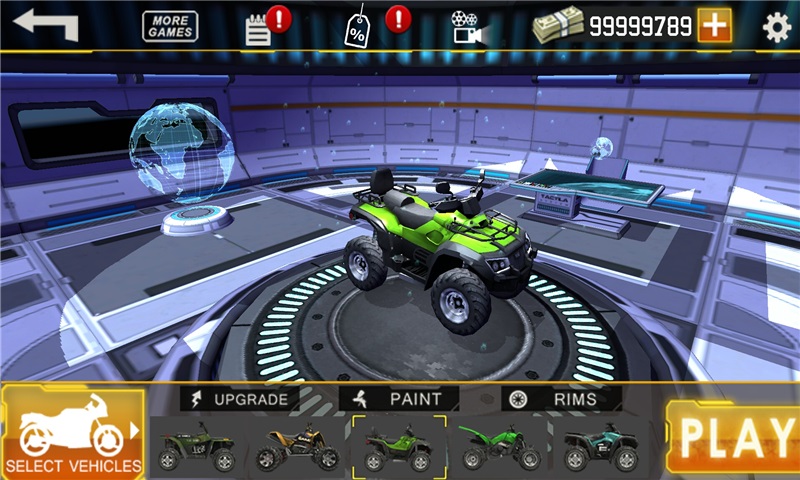Image resolution: width=800 pixels, height=480 pixels.
Task: Go back with the return arrow
Action: pos(45,25)
